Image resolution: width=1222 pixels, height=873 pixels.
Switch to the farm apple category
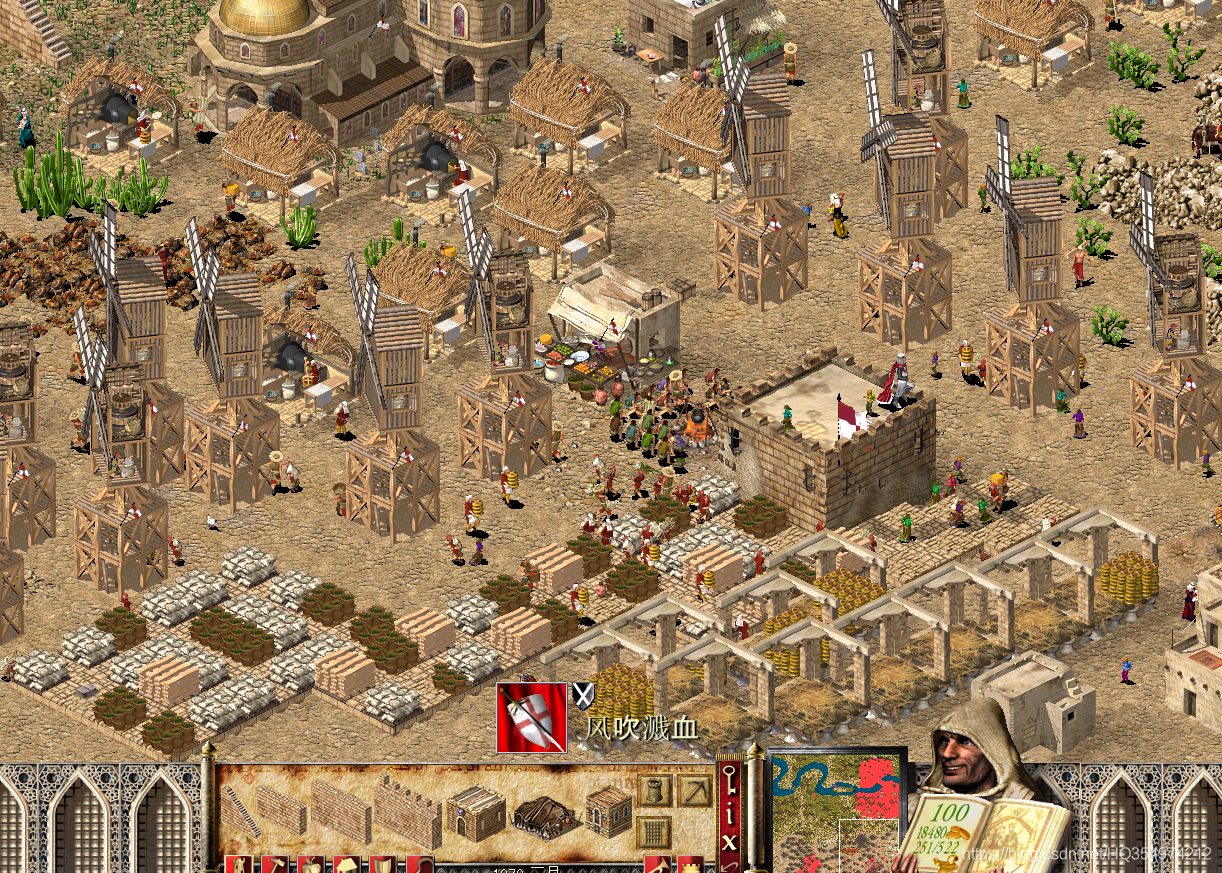309,865
